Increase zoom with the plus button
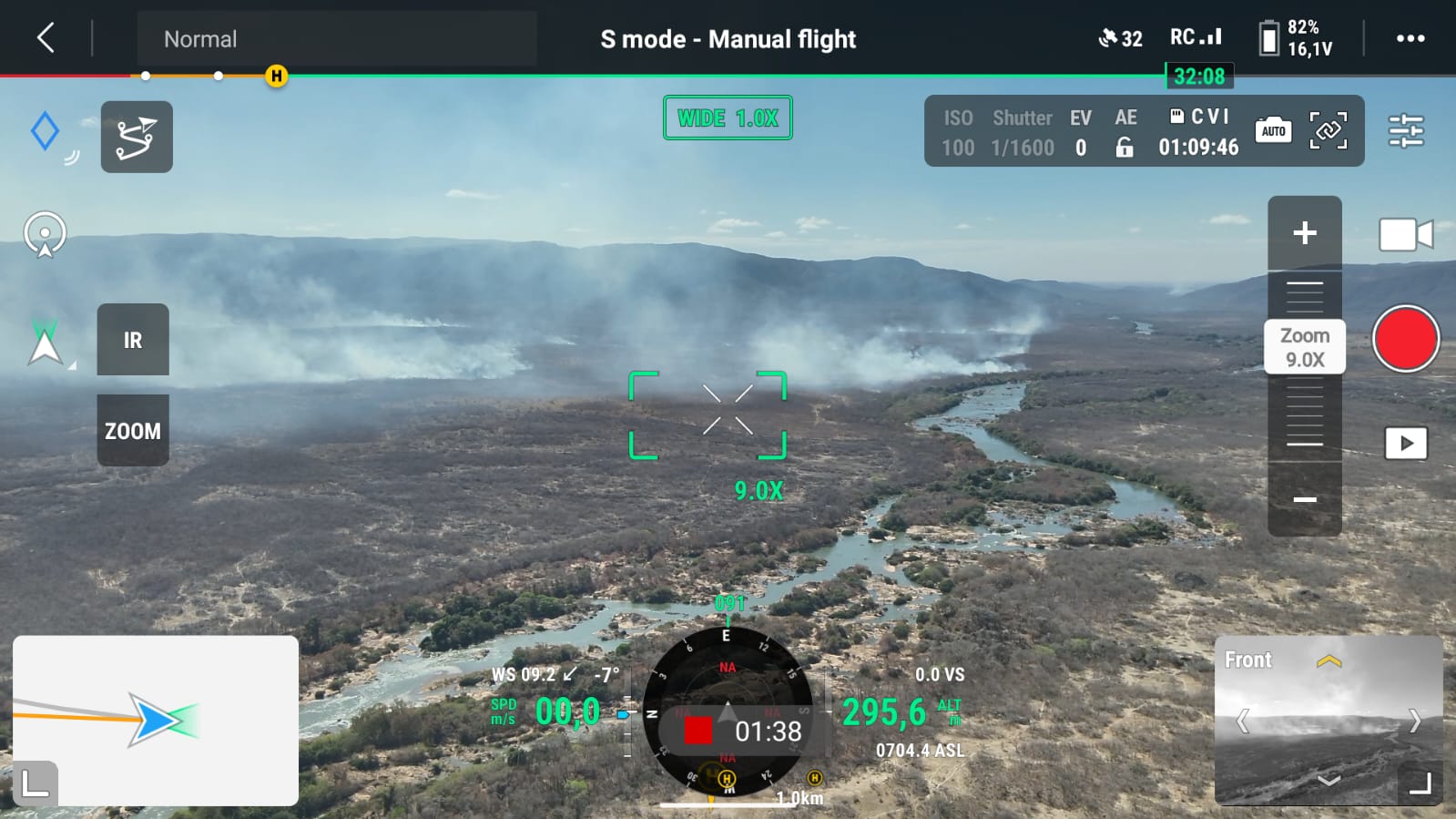1456x819 pixels. (1304, 233)
